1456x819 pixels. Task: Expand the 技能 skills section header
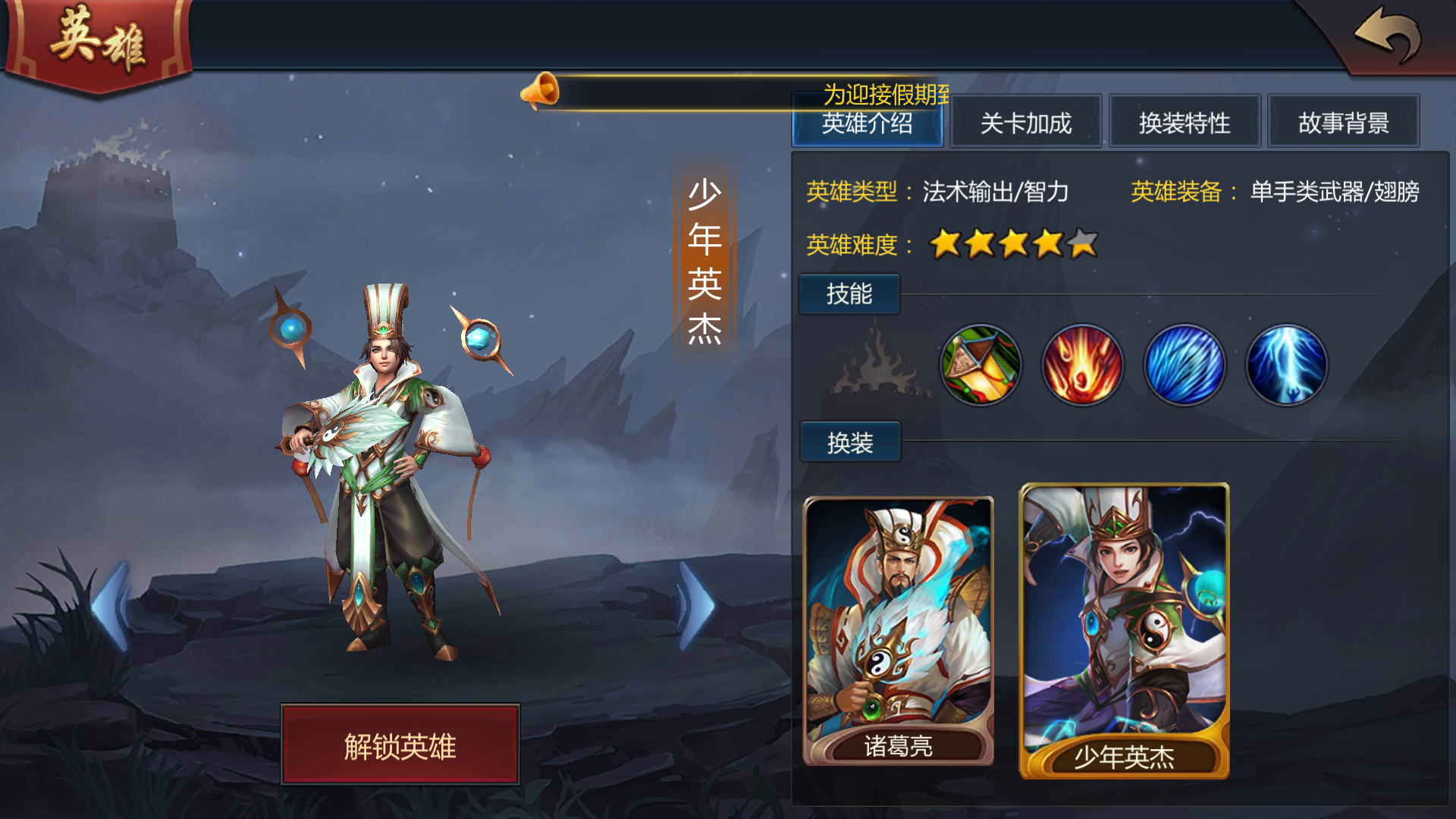pos(849,294)
